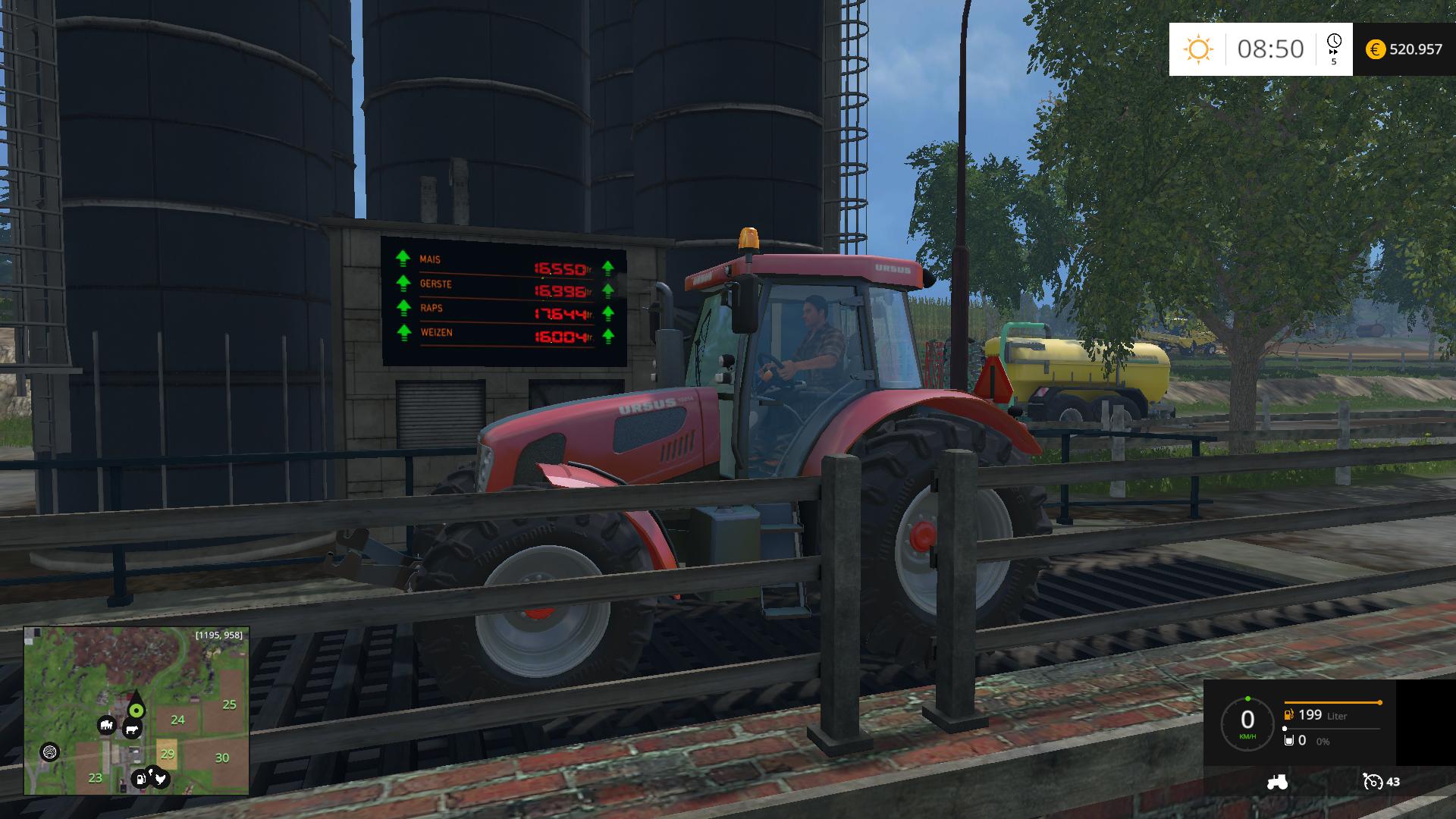Click field 23 on the minimap
Screen dimensions: 1456x819
[x=96, y=777]
